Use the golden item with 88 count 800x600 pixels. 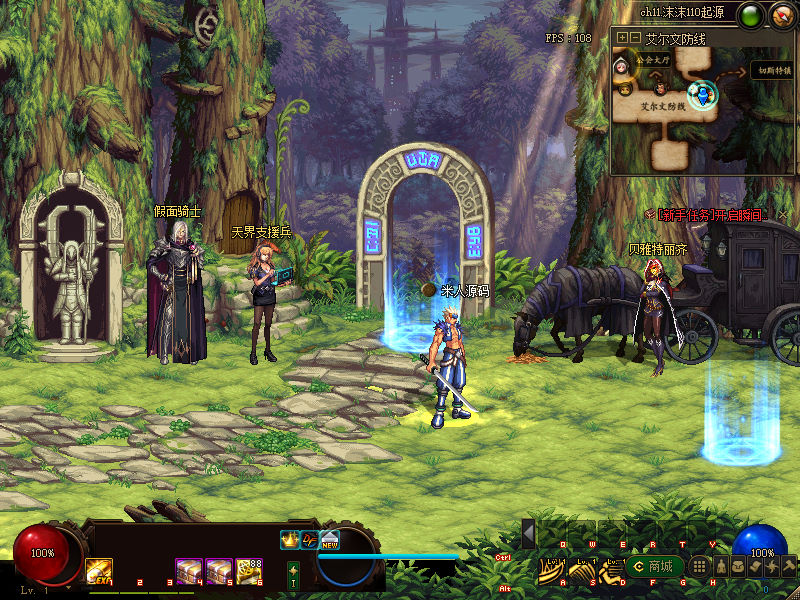click(249, 570)
